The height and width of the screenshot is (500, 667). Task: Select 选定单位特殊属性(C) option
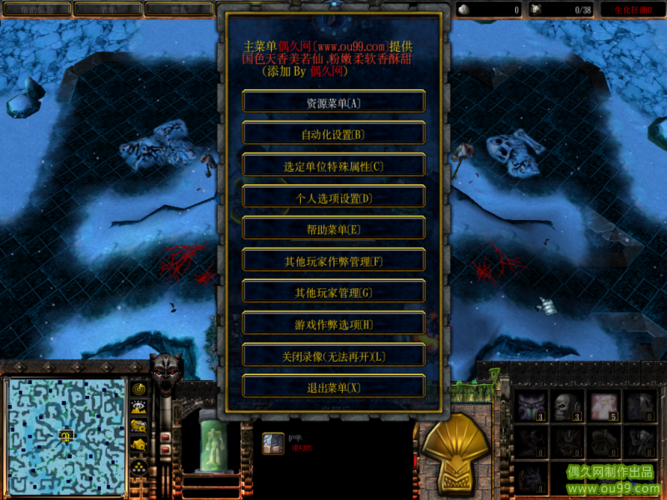click(333, 166)
